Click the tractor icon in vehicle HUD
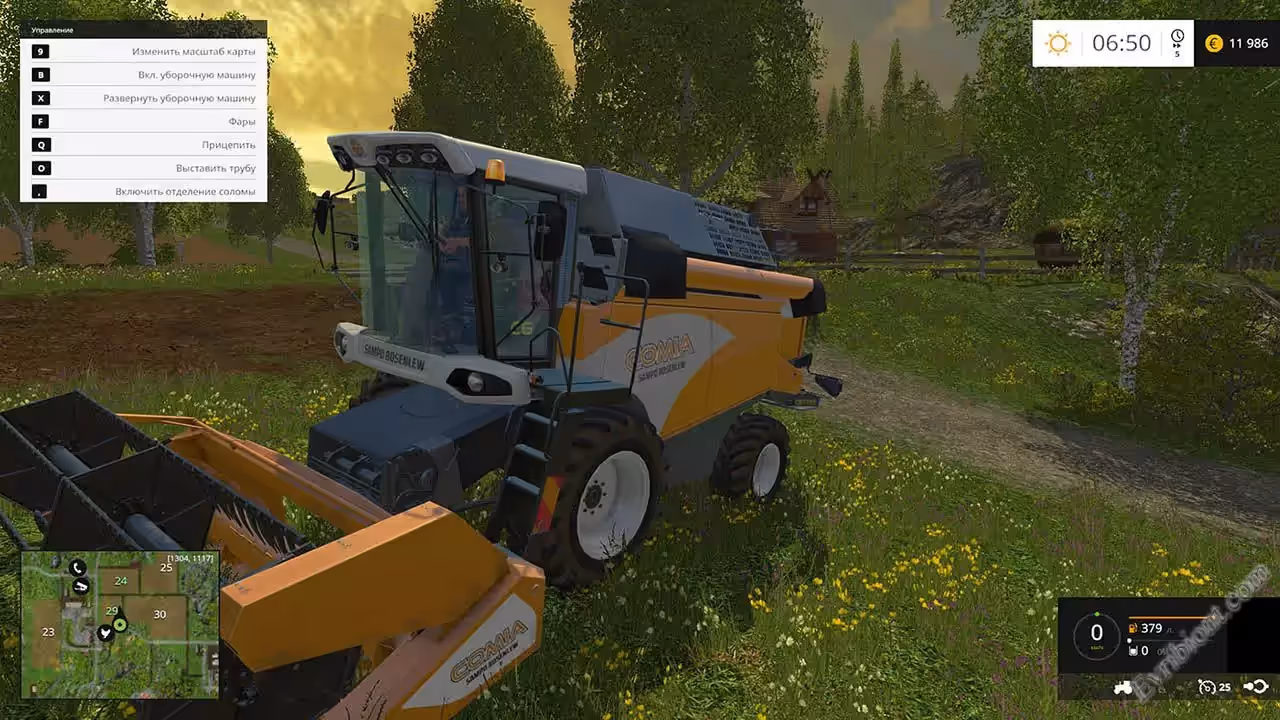This screenshot has height=720, width=1280. [1123, 687]
